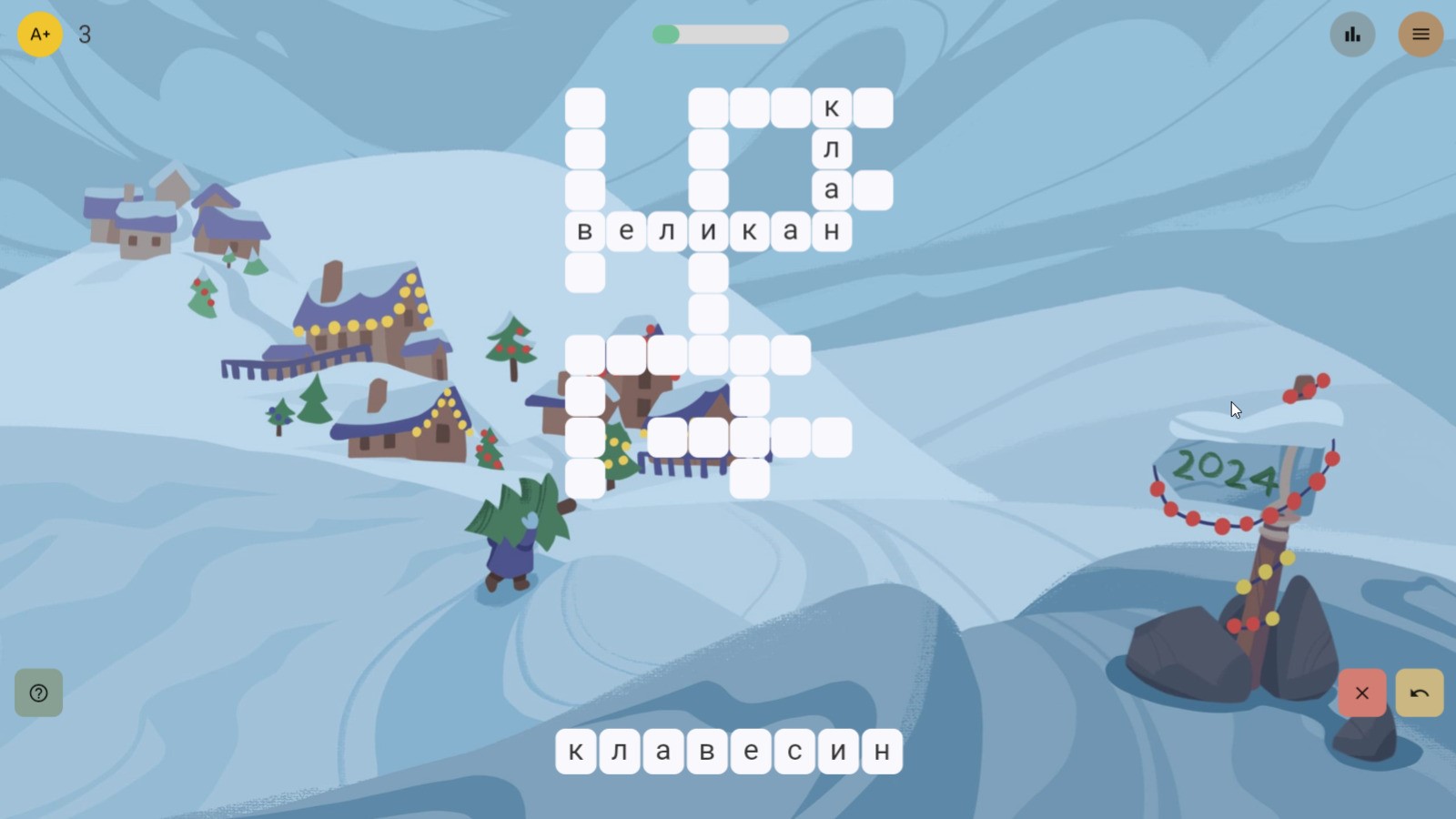This screenshot has width=1456, height=819.
Task: Tap the letter tile л
Action: tap(620, 751)
